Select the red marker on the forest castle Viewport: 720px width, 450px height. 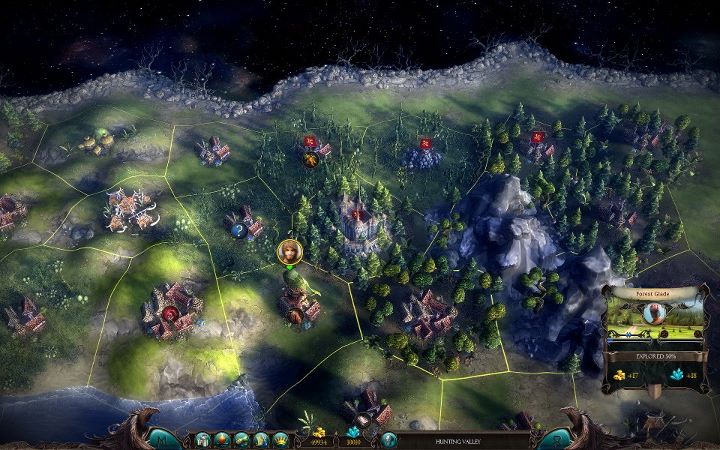pos(355,214)
